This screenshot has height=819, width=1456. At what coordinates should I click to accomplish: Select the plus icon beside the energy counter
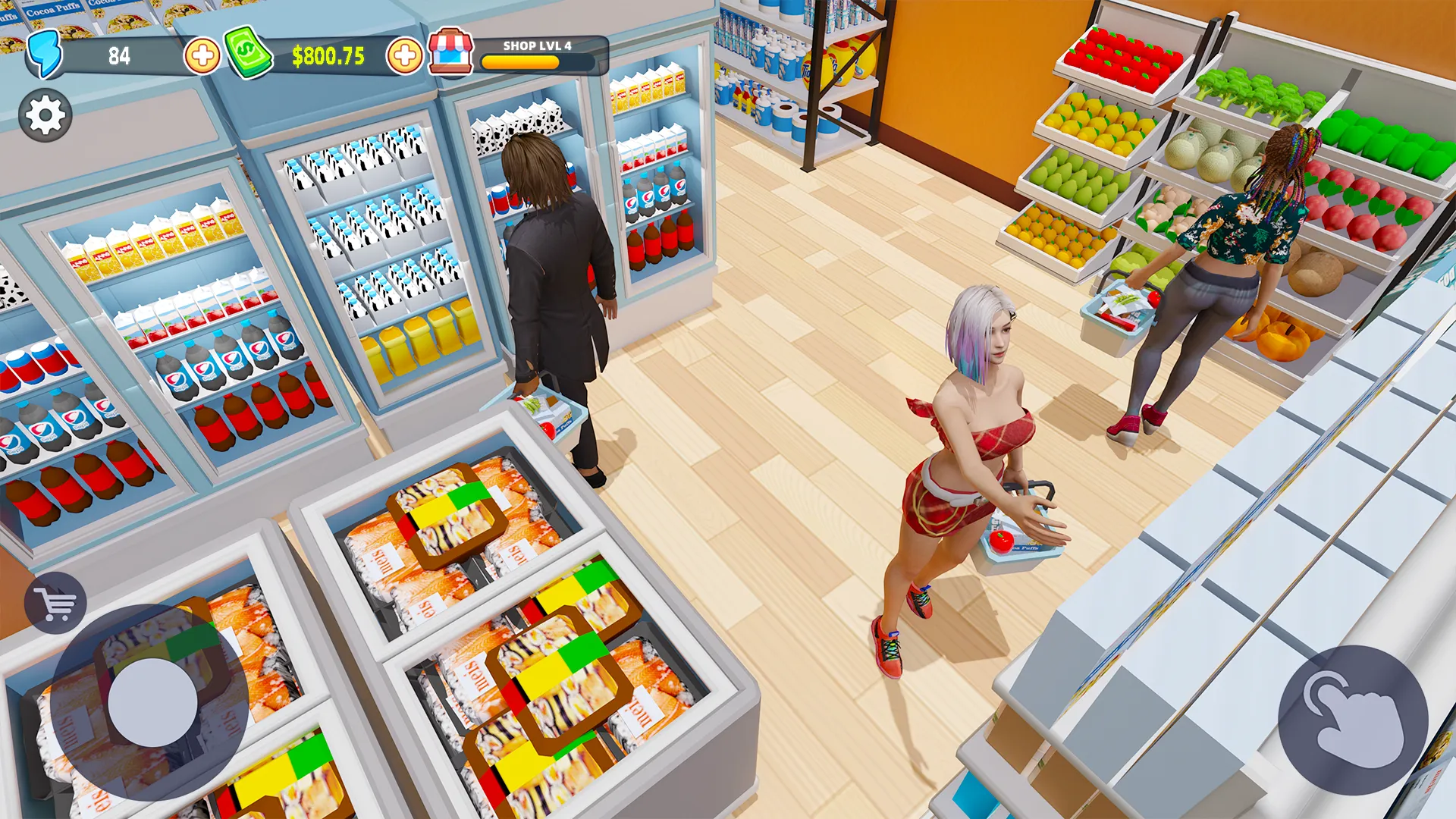pos(202,54)
